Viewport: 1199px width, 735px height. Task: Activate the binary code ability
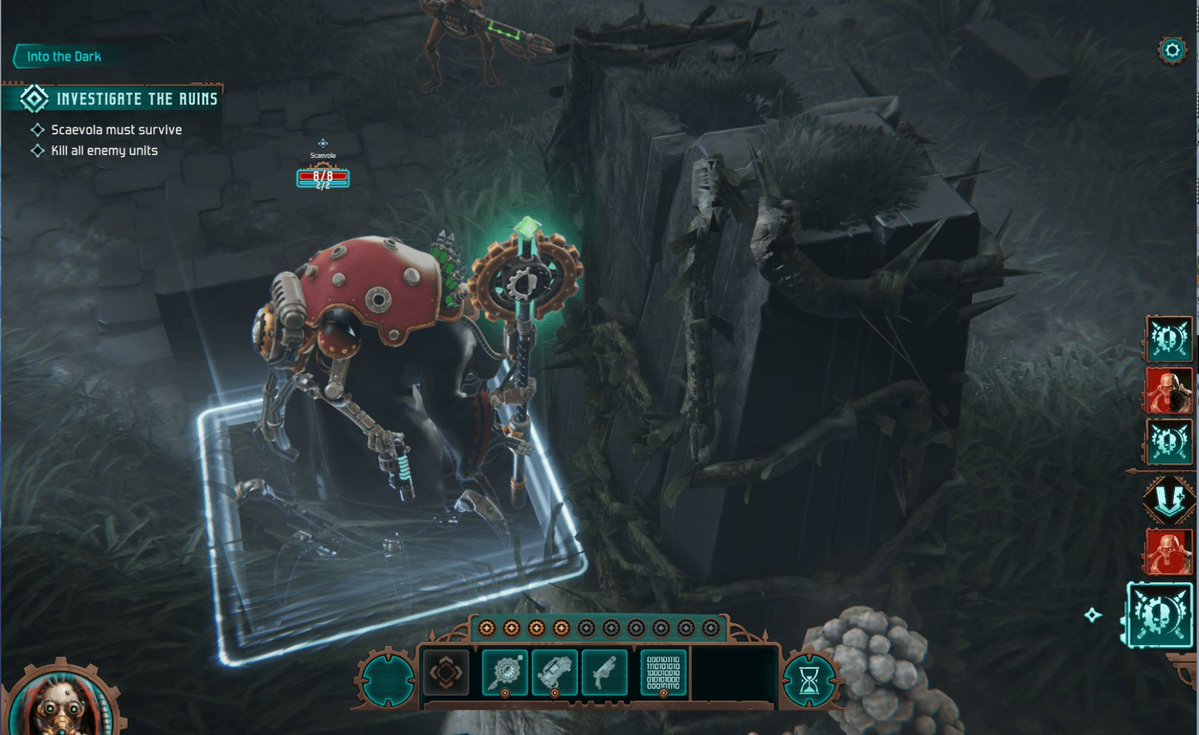[663, 673]
